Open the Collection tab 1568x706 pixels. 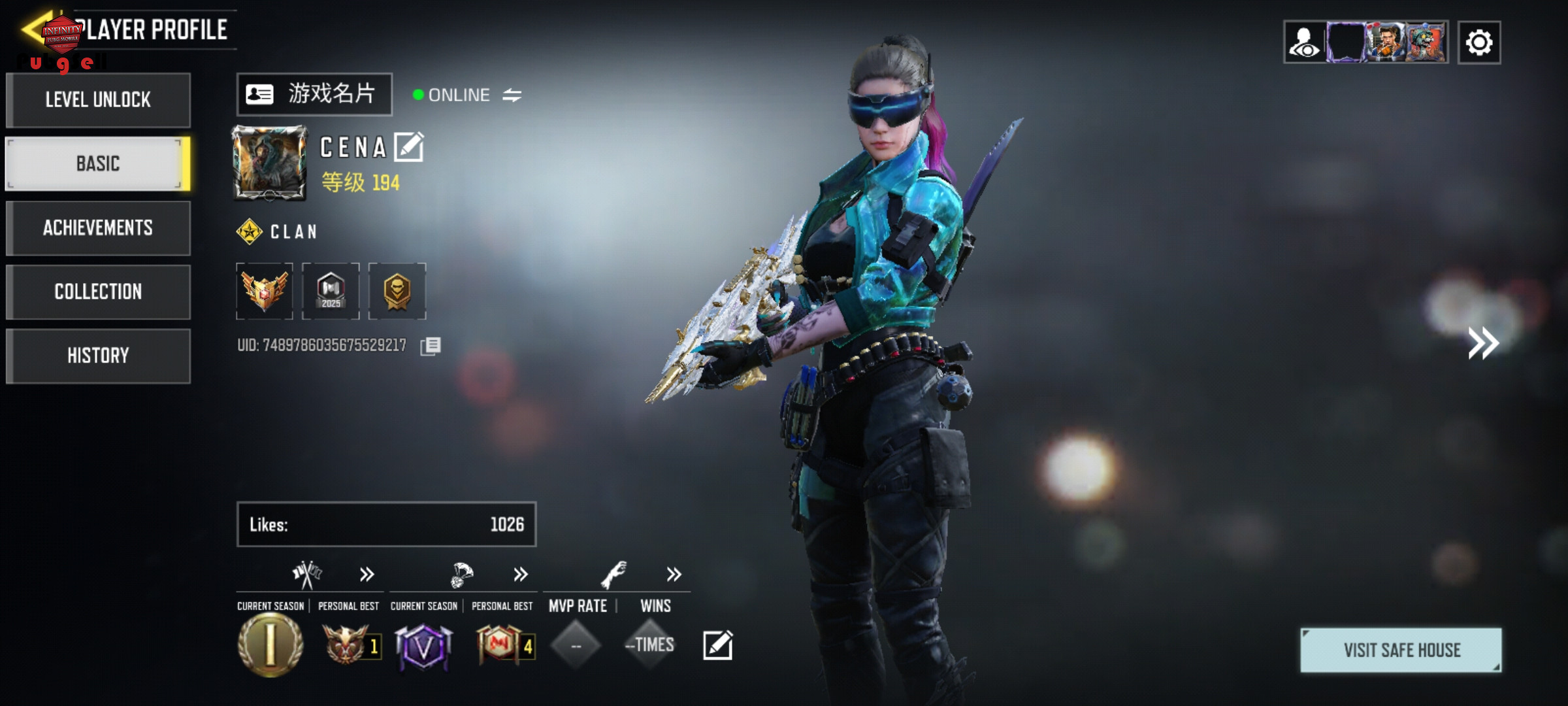pyautogui.click(x=98, y=292)
